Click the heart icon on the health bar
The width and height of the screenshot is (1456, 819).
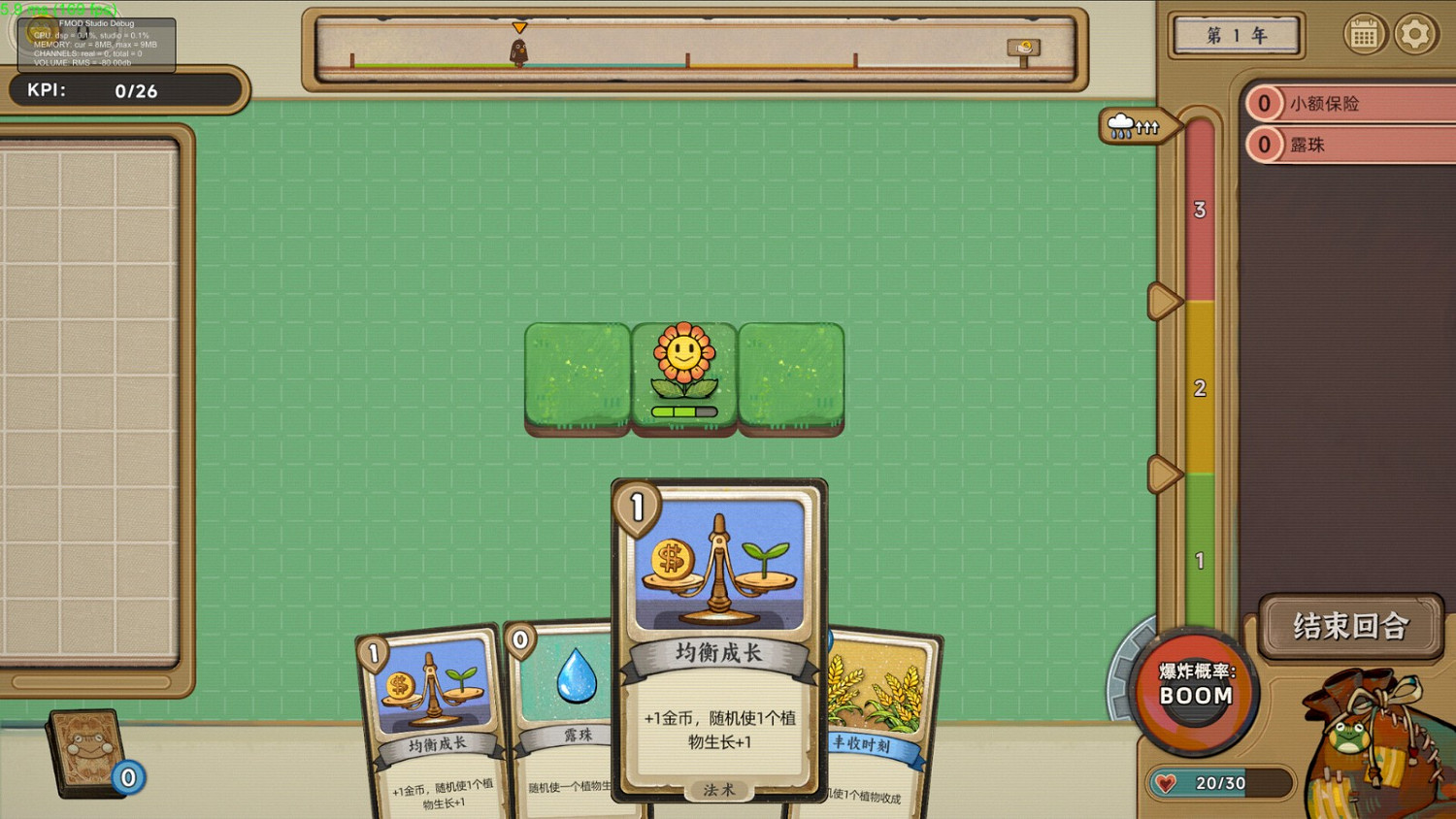click(x=1164, y=784)
